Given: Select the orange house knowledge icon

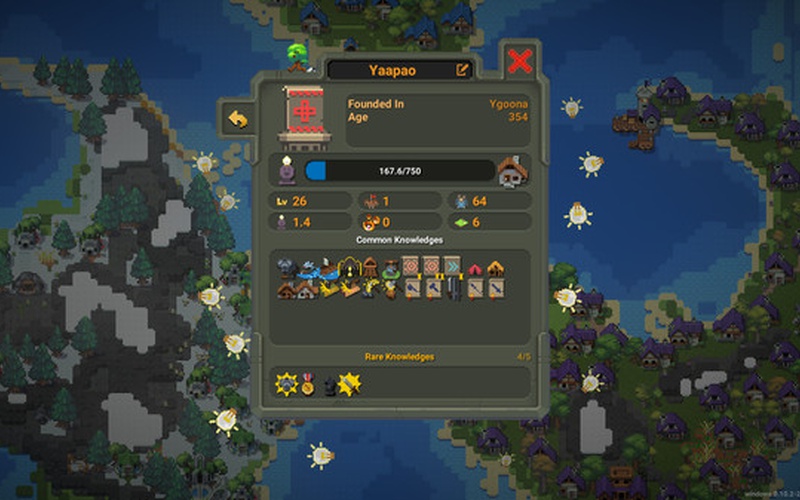Looking at the screenshot, I should [x=495, y=268].
